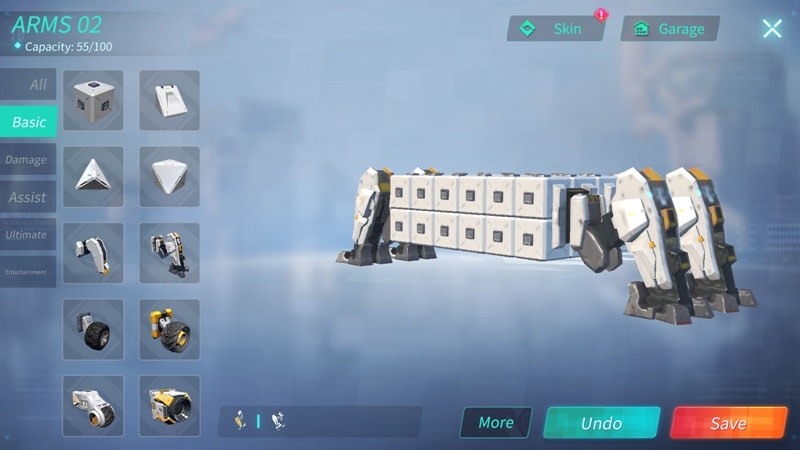Open the Skin menu
This screenshot has height=450, width=800.
(557, 29)
